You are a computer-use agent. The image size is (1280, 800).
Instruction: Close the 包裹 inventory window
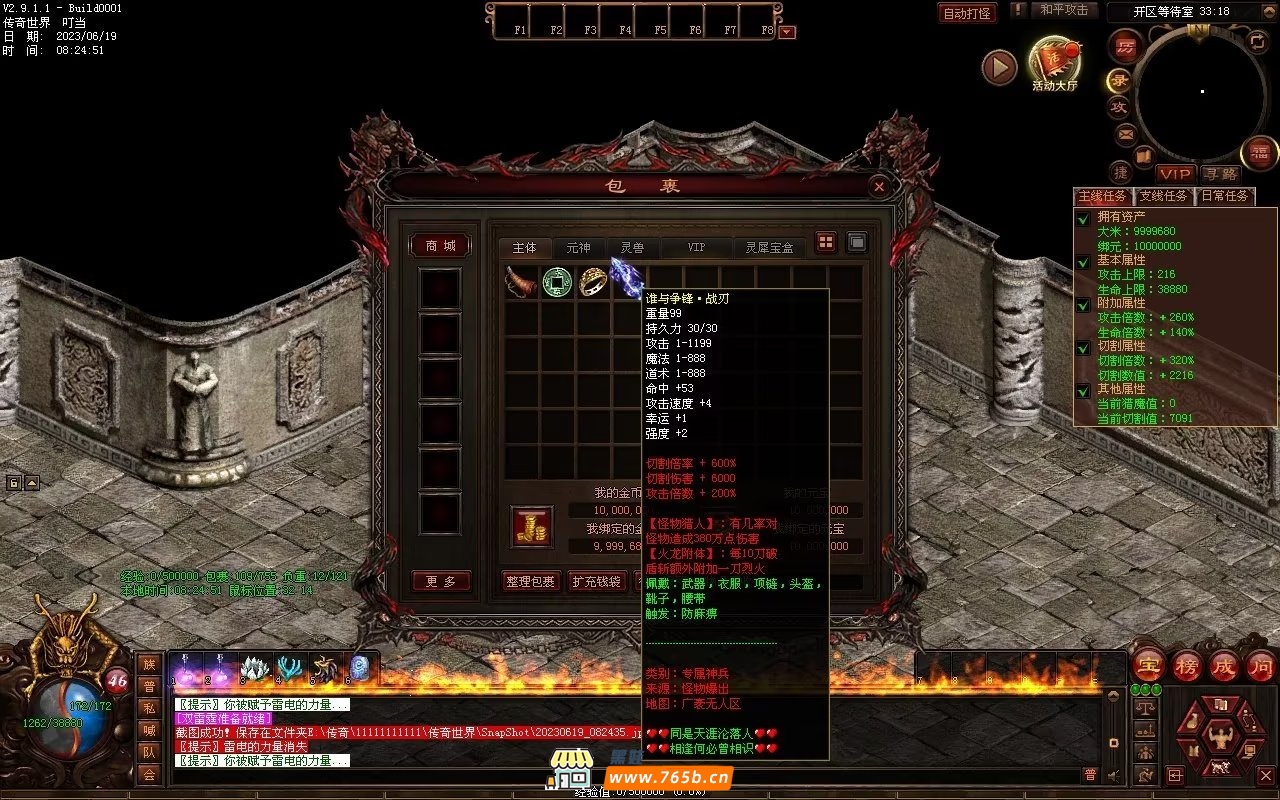pyautogui.click(x=878, y=186)
